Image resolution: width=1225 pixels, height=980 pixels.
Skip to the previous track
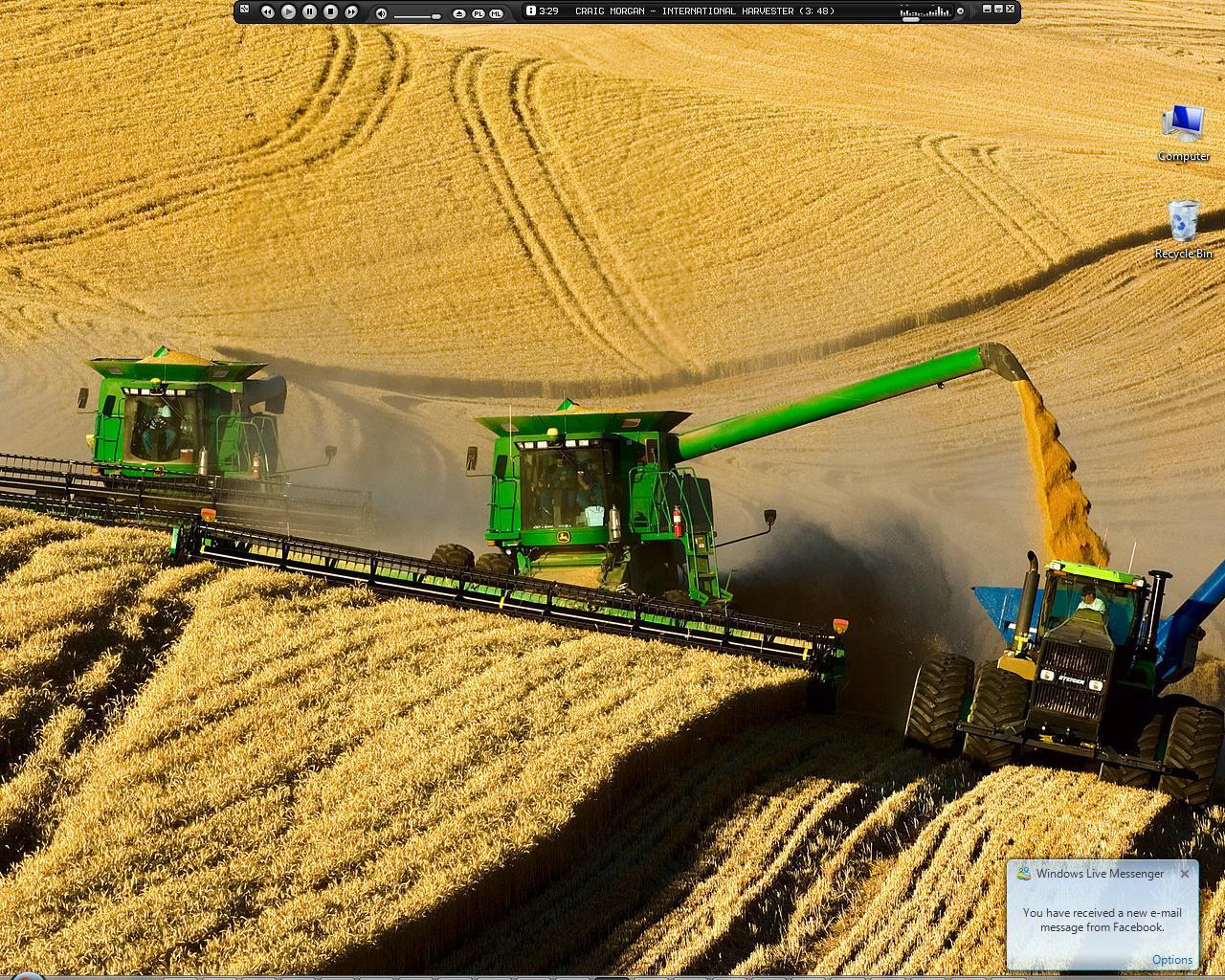(266, 12)
